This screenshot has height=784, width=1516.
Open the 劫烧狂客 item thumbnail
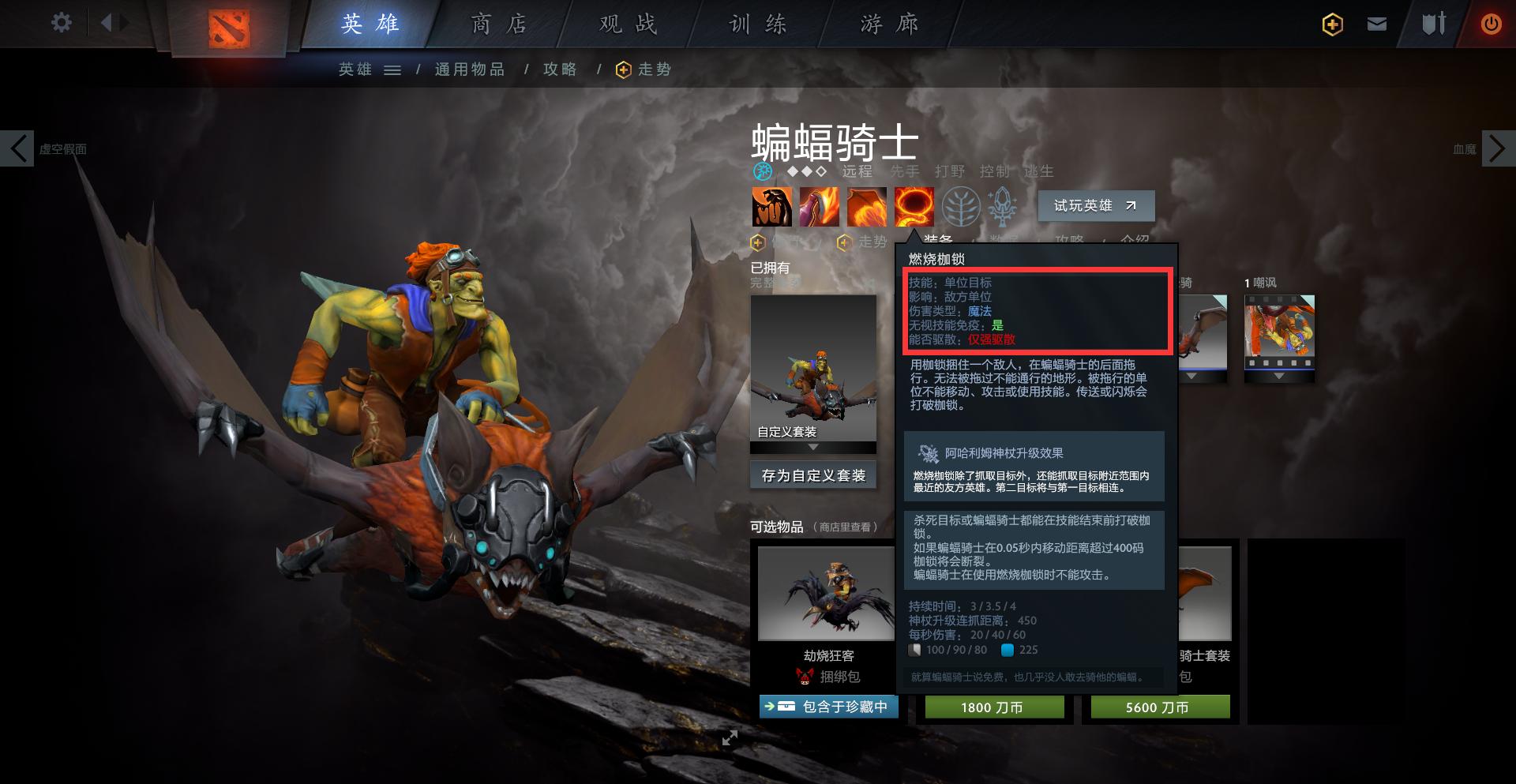[x=827, y=594]
